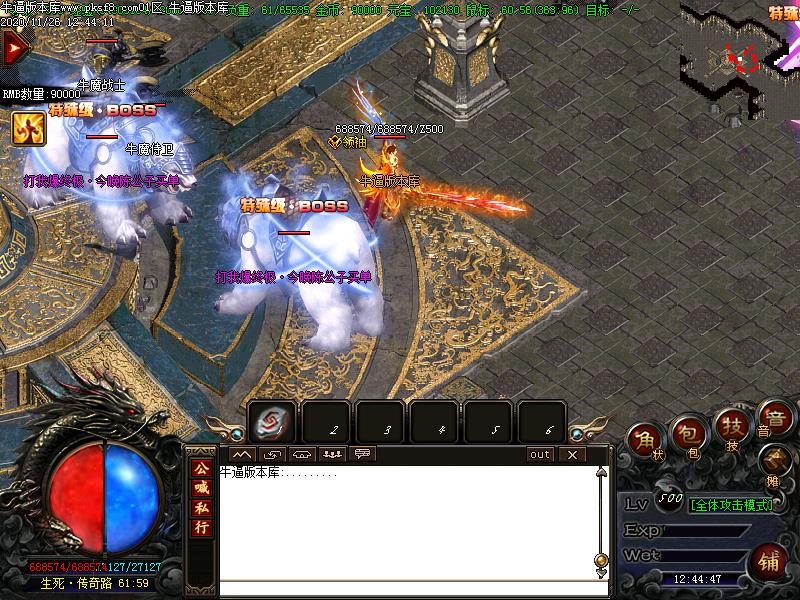
Task: Expand the red arrow side panel
Action: click(x=13, y=47)
